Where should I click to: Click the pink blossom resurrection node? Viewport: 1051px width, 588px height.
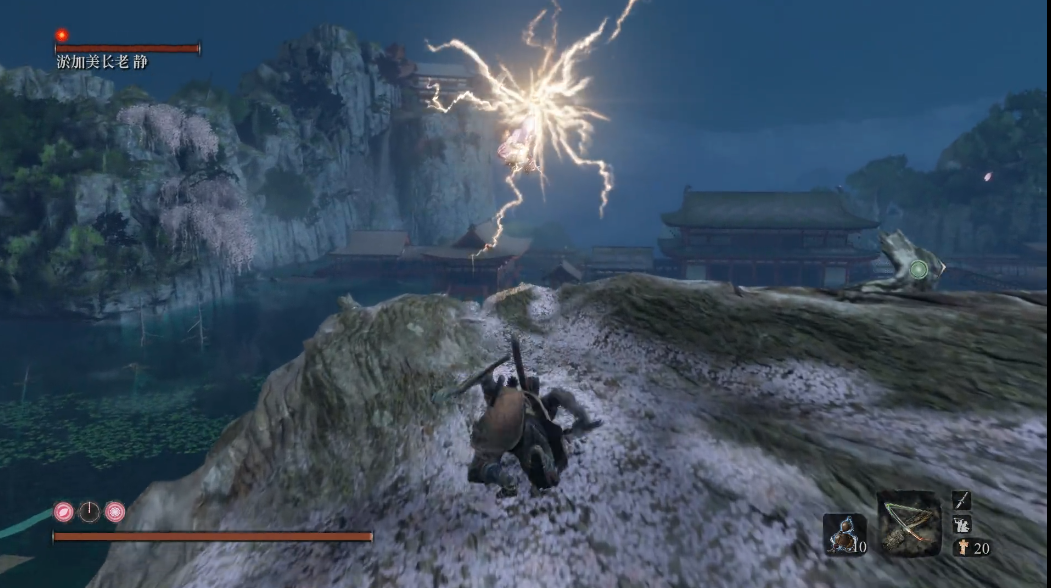115,511
